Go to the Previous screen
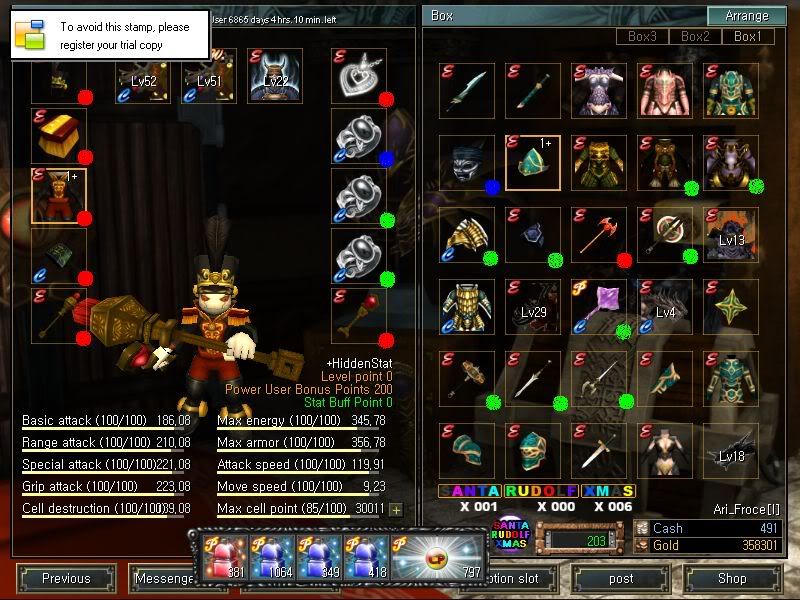 [66, 578]
